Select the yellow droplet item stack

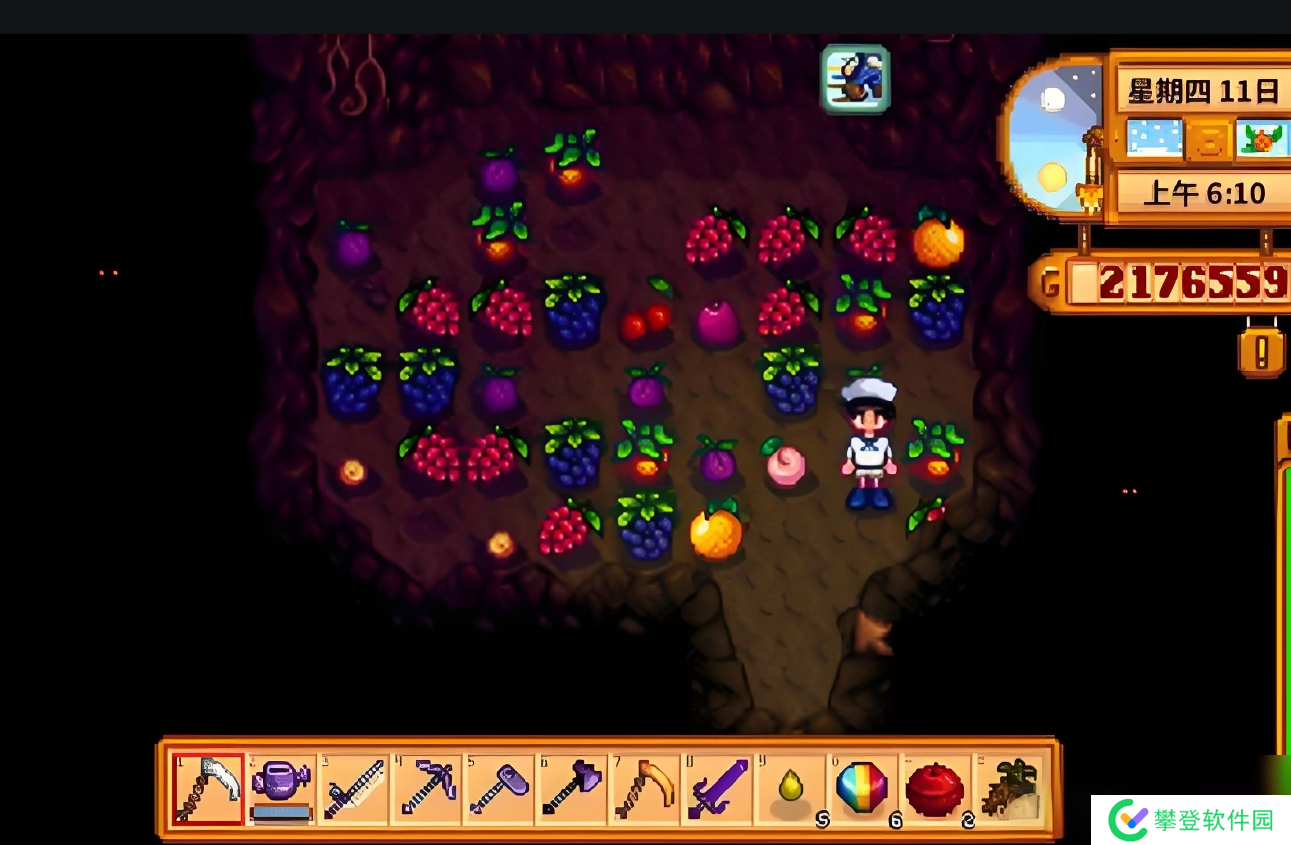[791, 788]
